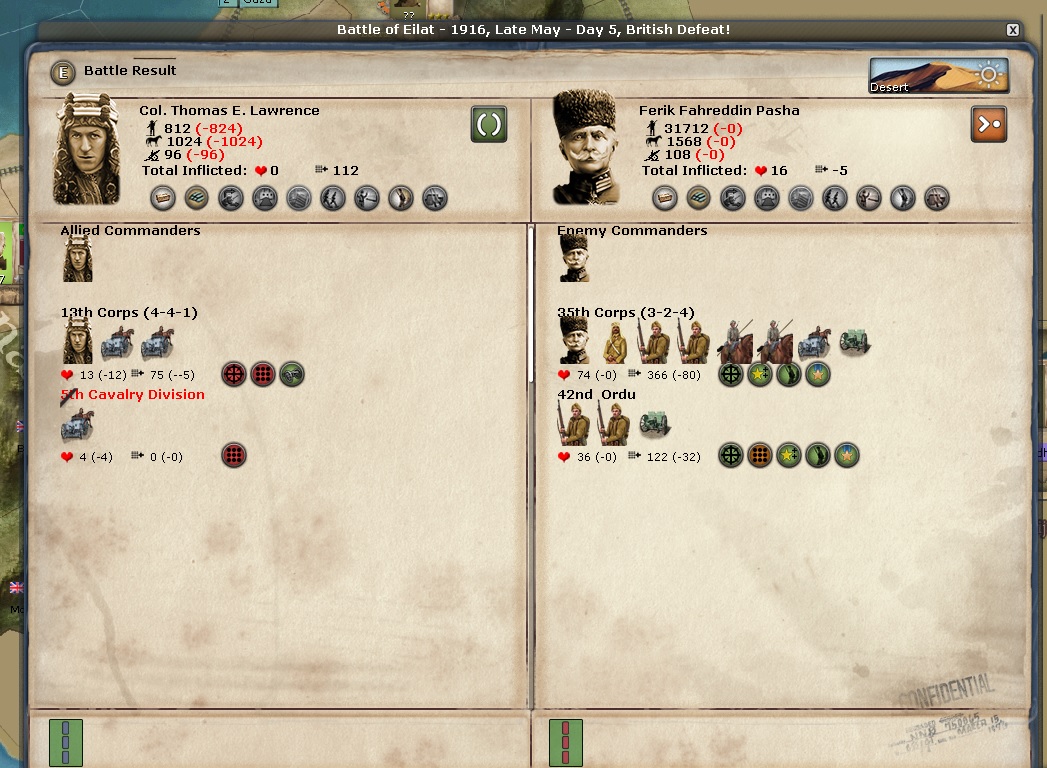The image size is (1047, 768).
Task: Select the Desert terrain thumbnail
Action: [x=938, y=76]
